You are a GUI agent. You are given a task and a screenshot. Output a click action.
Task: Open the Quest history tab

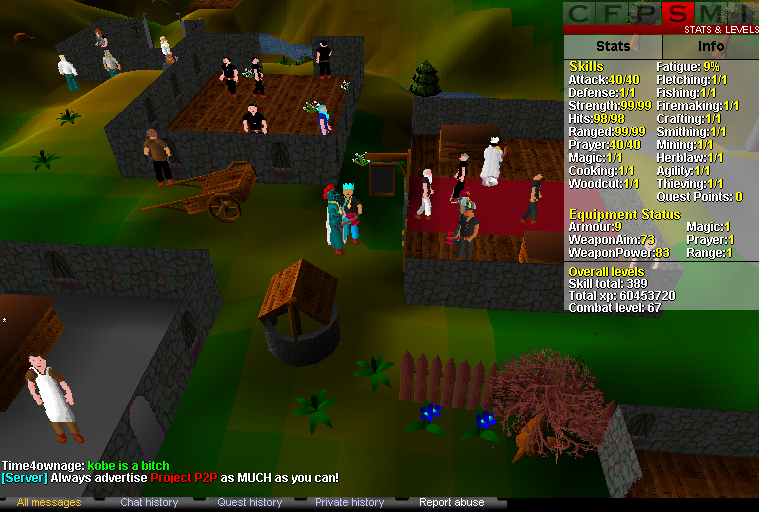pos(250,502)
